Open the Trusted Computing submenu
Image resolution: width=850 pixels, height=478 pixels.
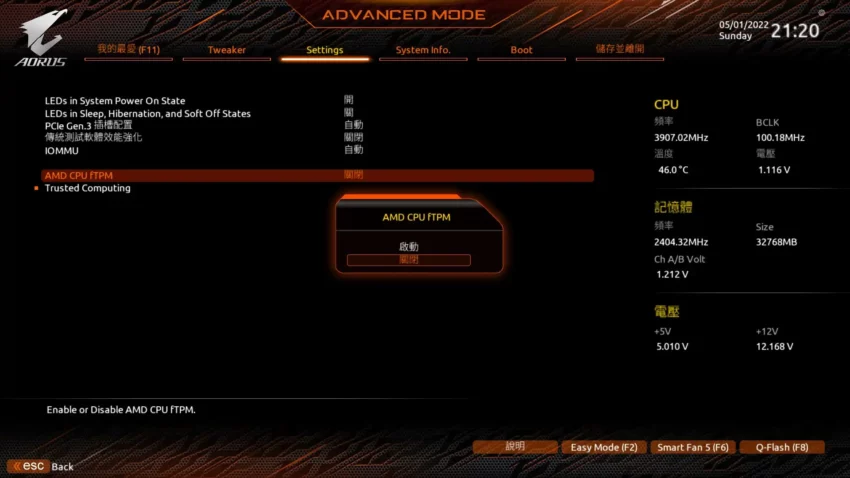point(88,188)
